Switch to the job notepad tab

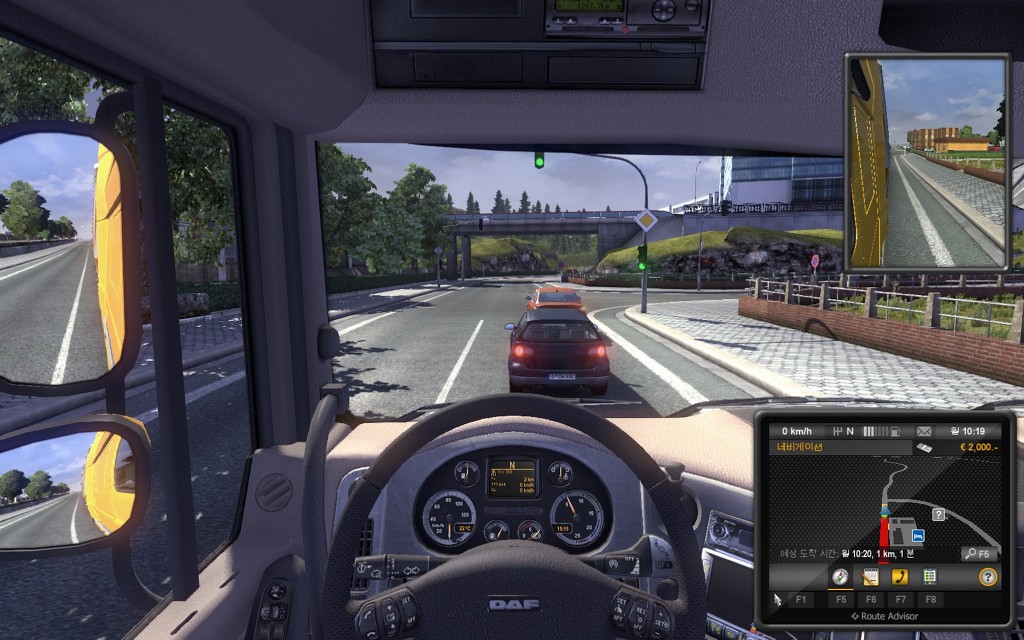click(870, 577)
